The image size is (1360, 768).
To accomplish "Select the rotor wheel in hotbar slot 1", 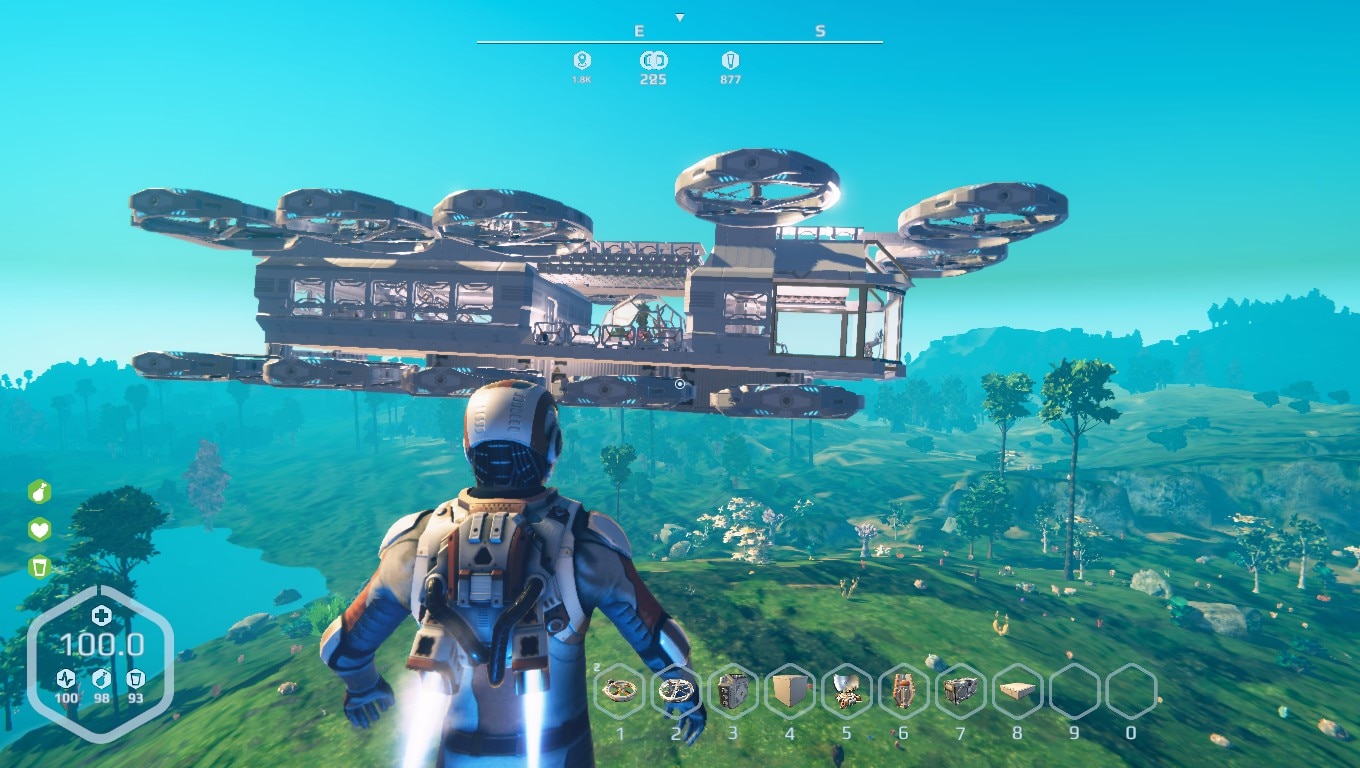I will click(622, 690).
